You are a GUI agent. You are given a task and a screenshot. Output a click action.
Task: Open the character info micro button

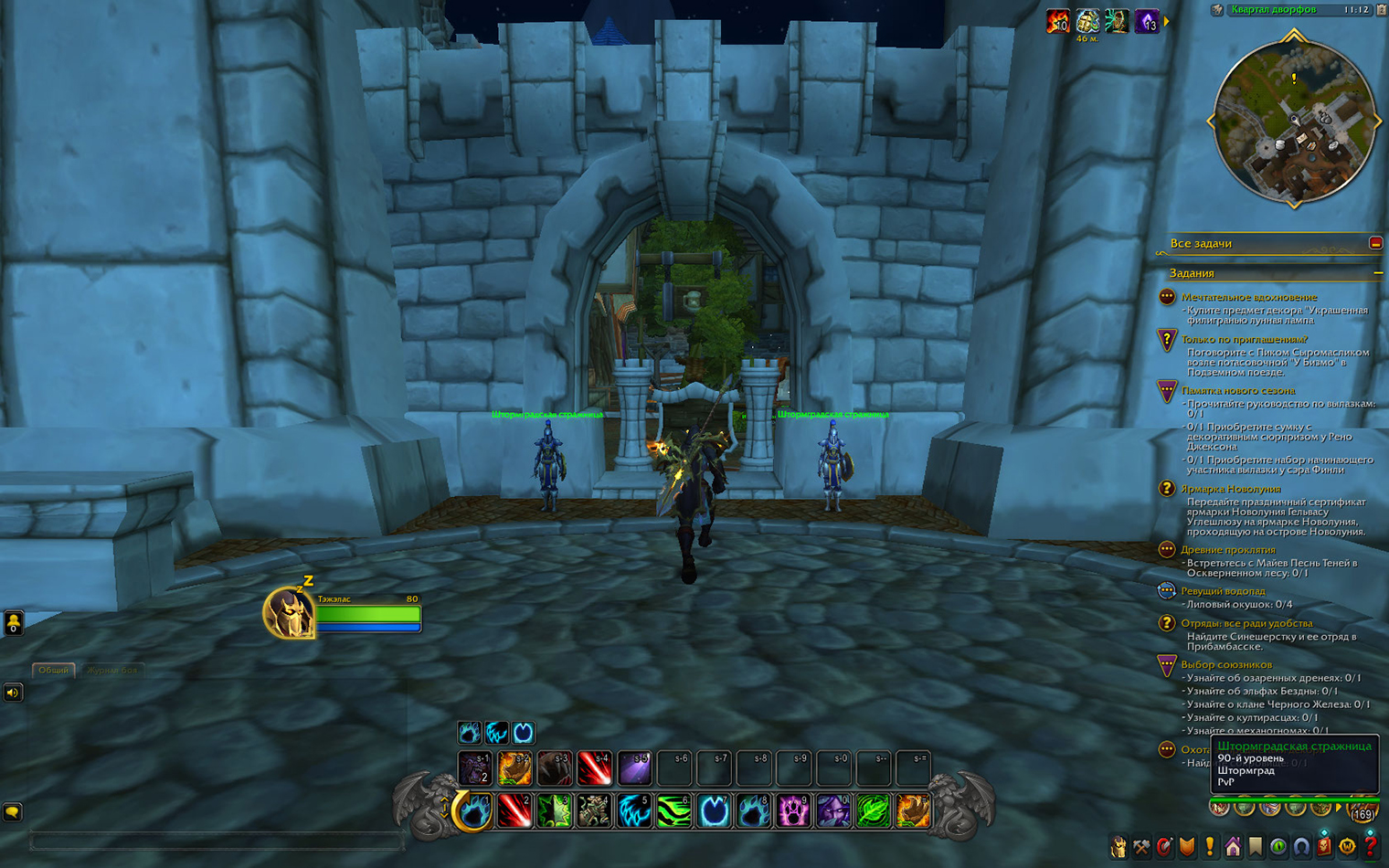tap(1119, 848)
